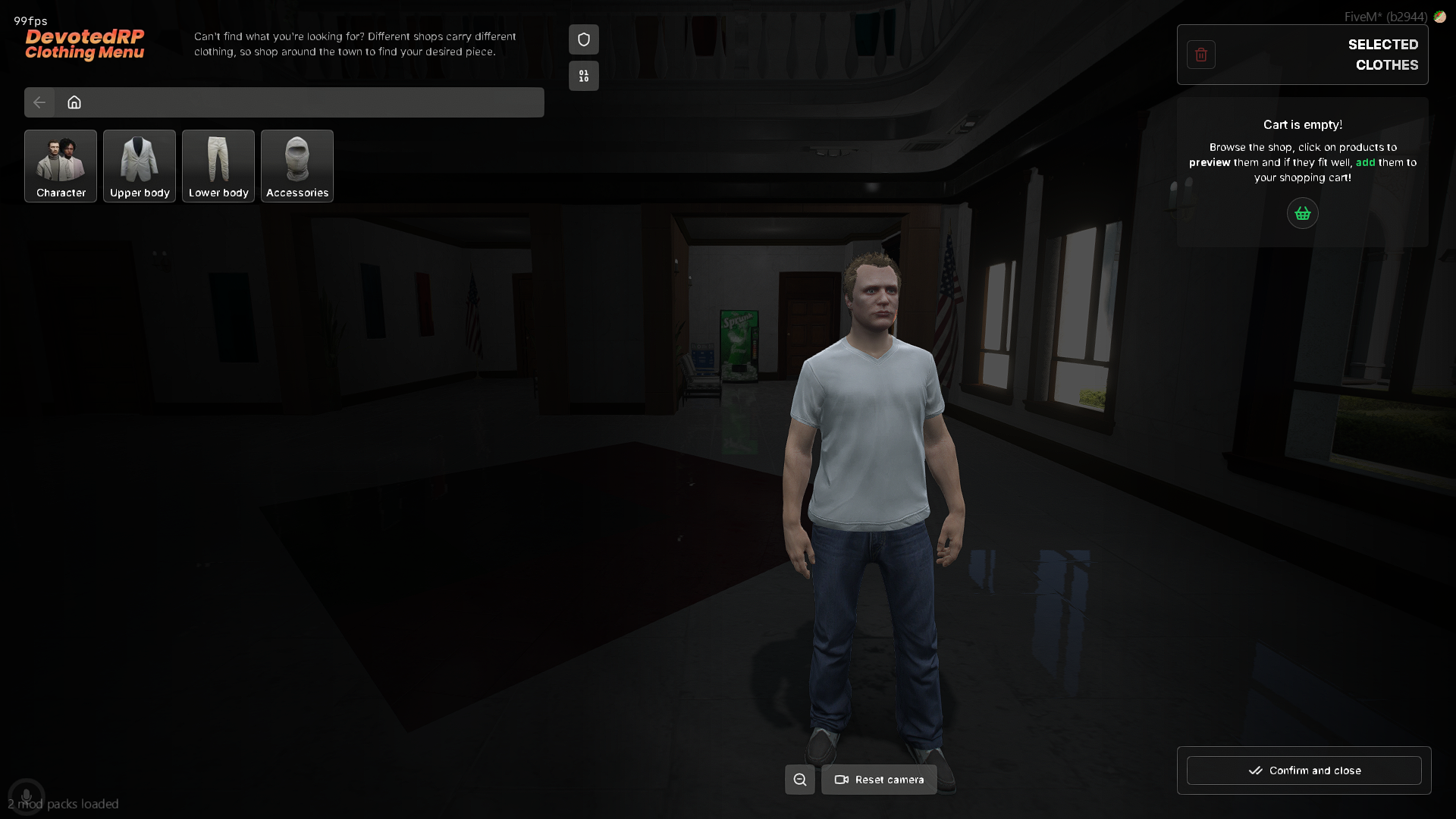Click the home icon in the navigation bar
This screenshot has width=1456, height=819.
74,102
